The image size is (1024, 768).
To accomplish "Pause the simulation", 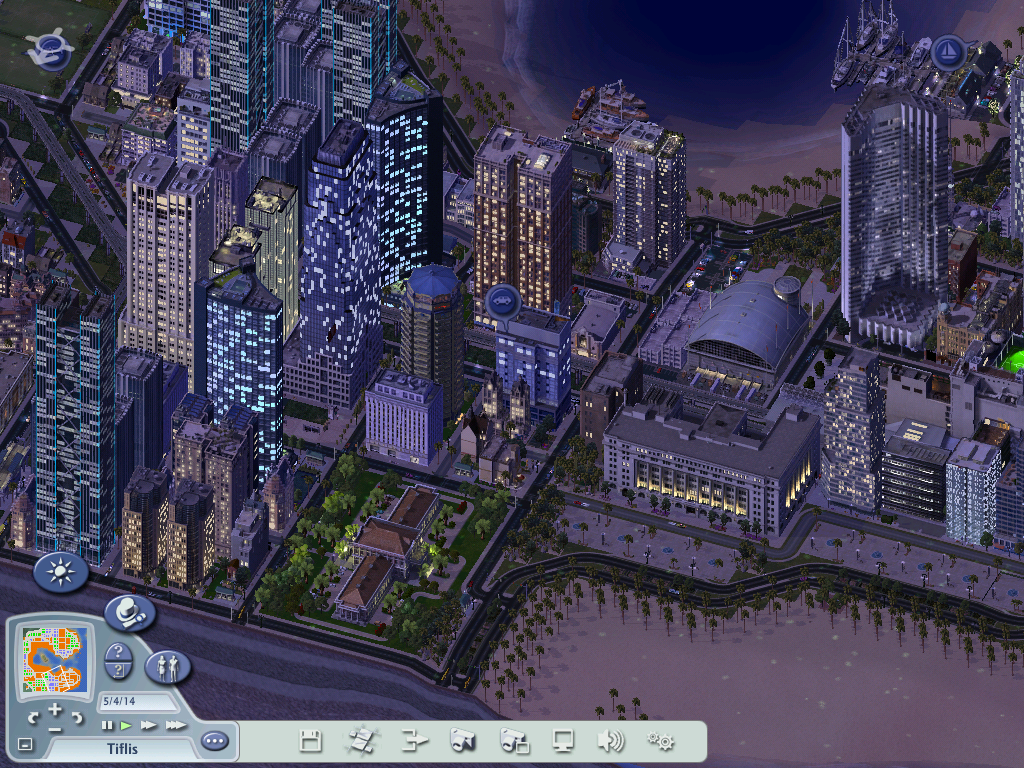I will point(107,725).
